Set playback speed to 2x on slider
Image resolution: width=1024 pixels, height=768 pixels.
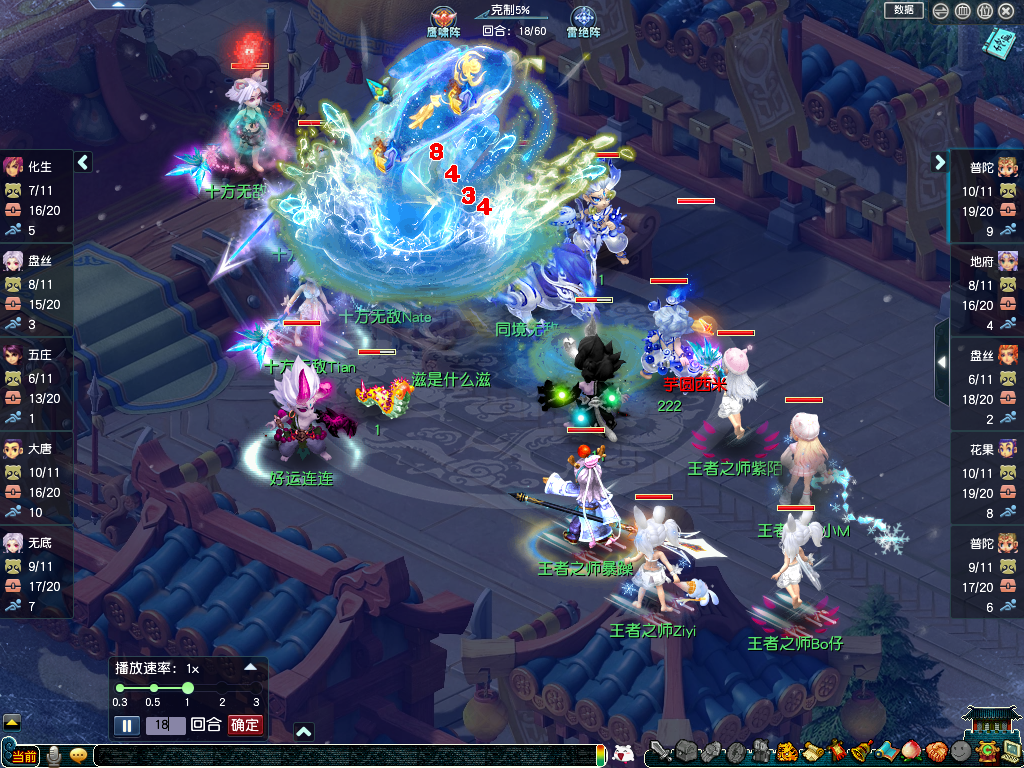222,688
